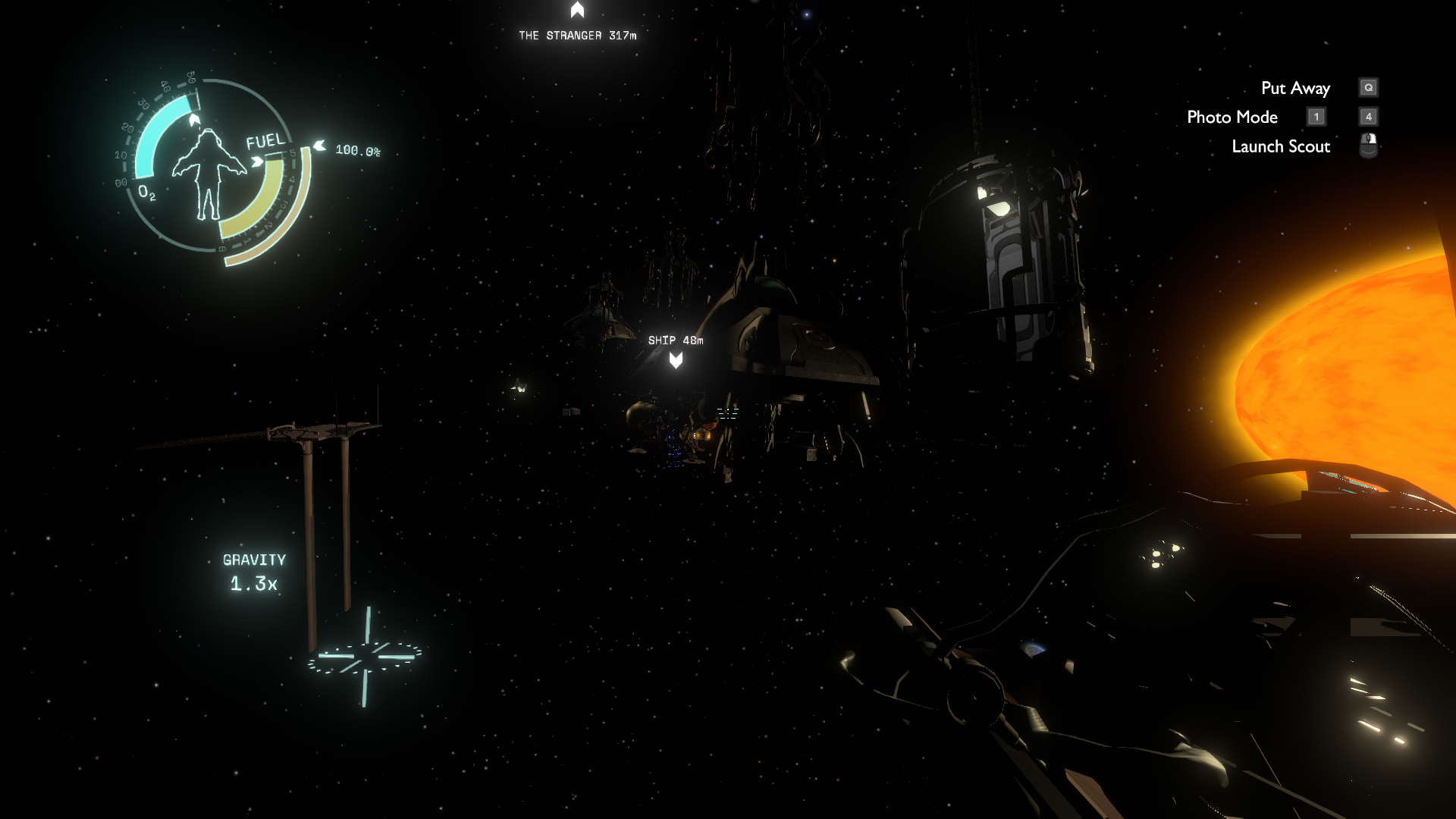Expand the Photo Mode option

coord(1232,117)
